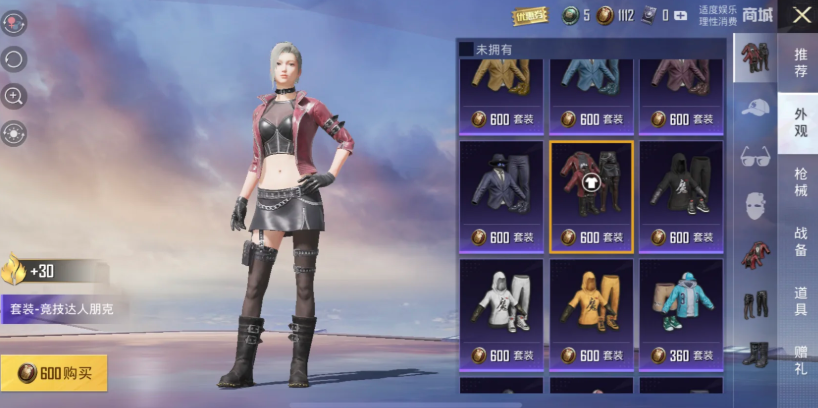Switch to the 推荐 tab

tap(800, 62)
